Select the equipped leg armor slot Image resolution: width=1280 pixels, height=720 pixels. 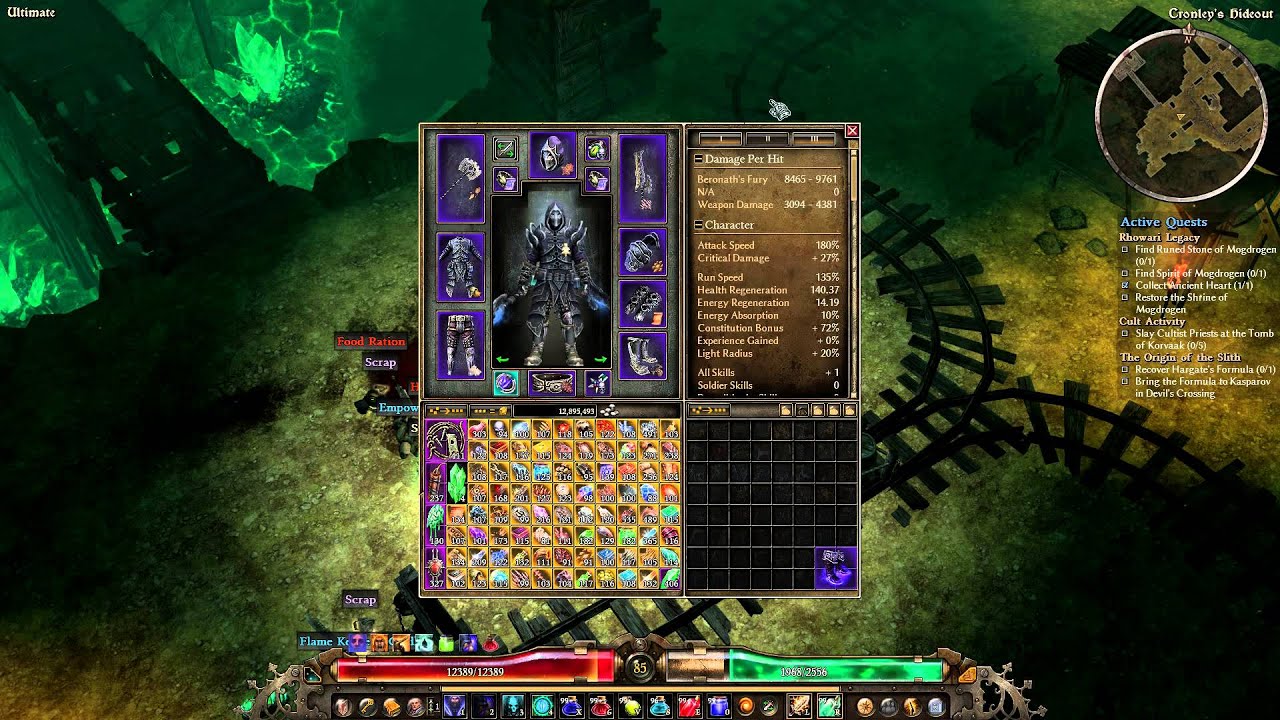tap(460, 344)
